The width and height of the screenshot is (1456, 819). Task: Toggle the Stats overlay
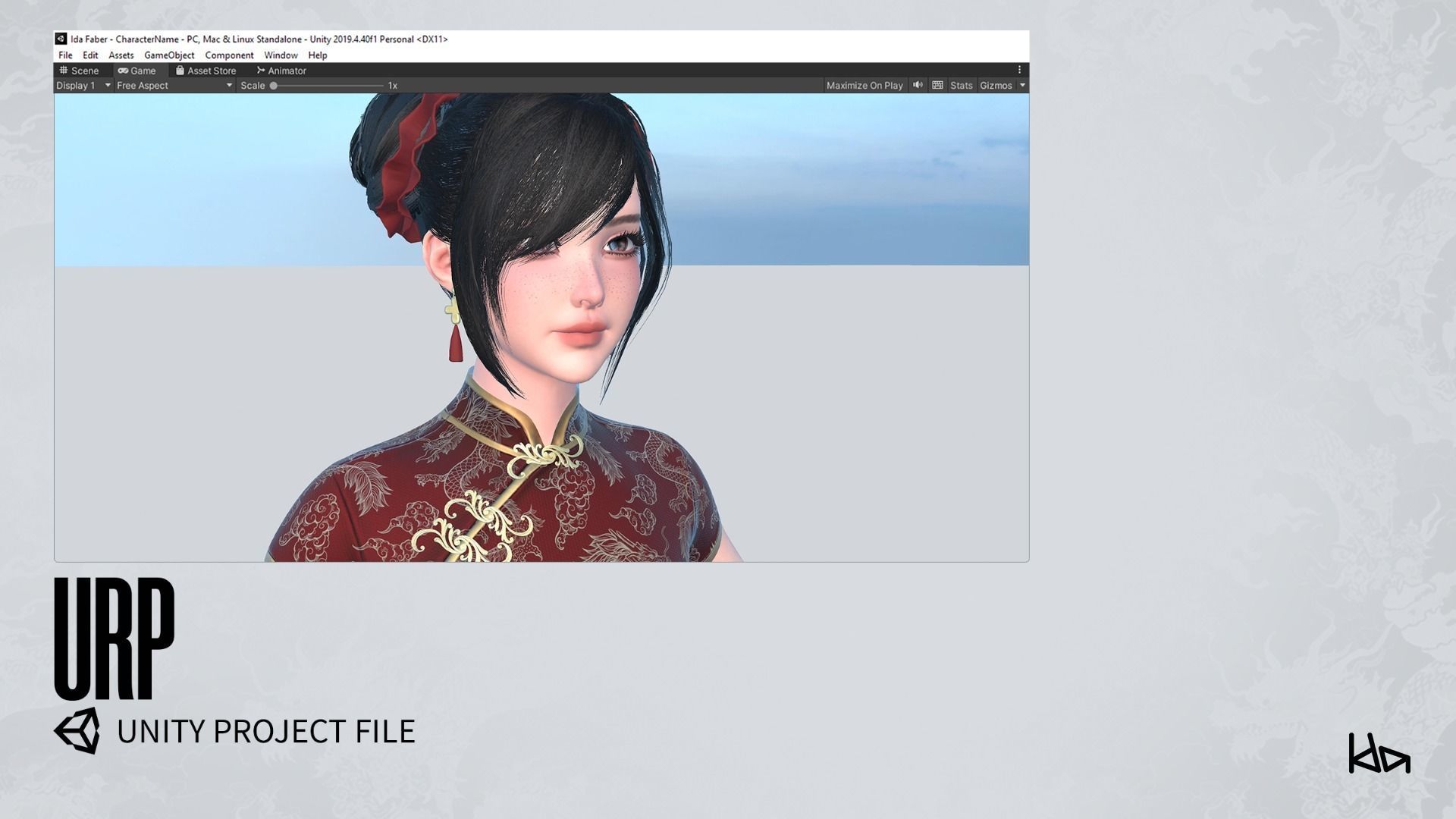961,85
